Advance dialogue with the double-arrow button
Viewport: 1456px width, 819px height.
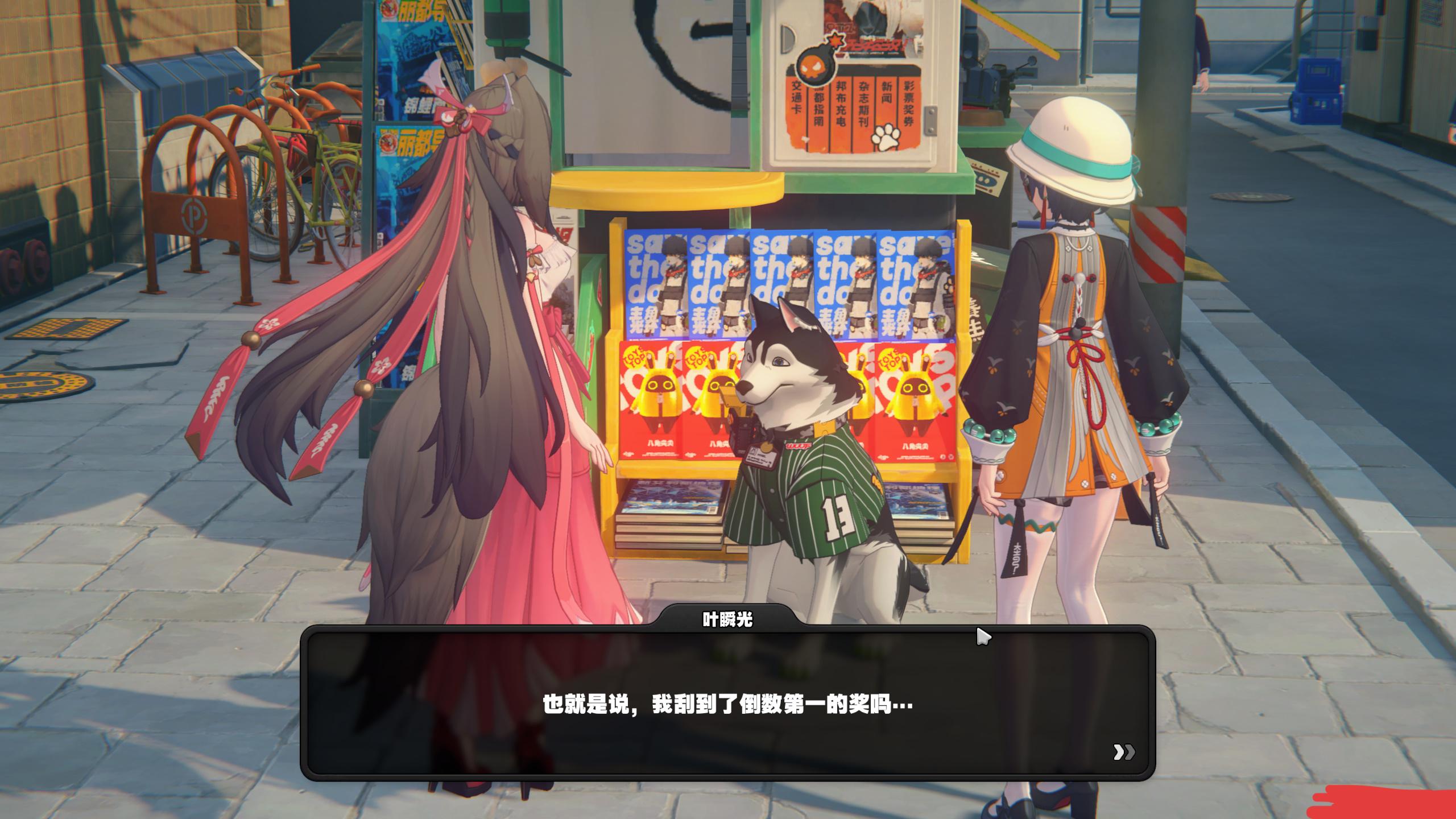pyautogui.click(x=1123, y=752)
